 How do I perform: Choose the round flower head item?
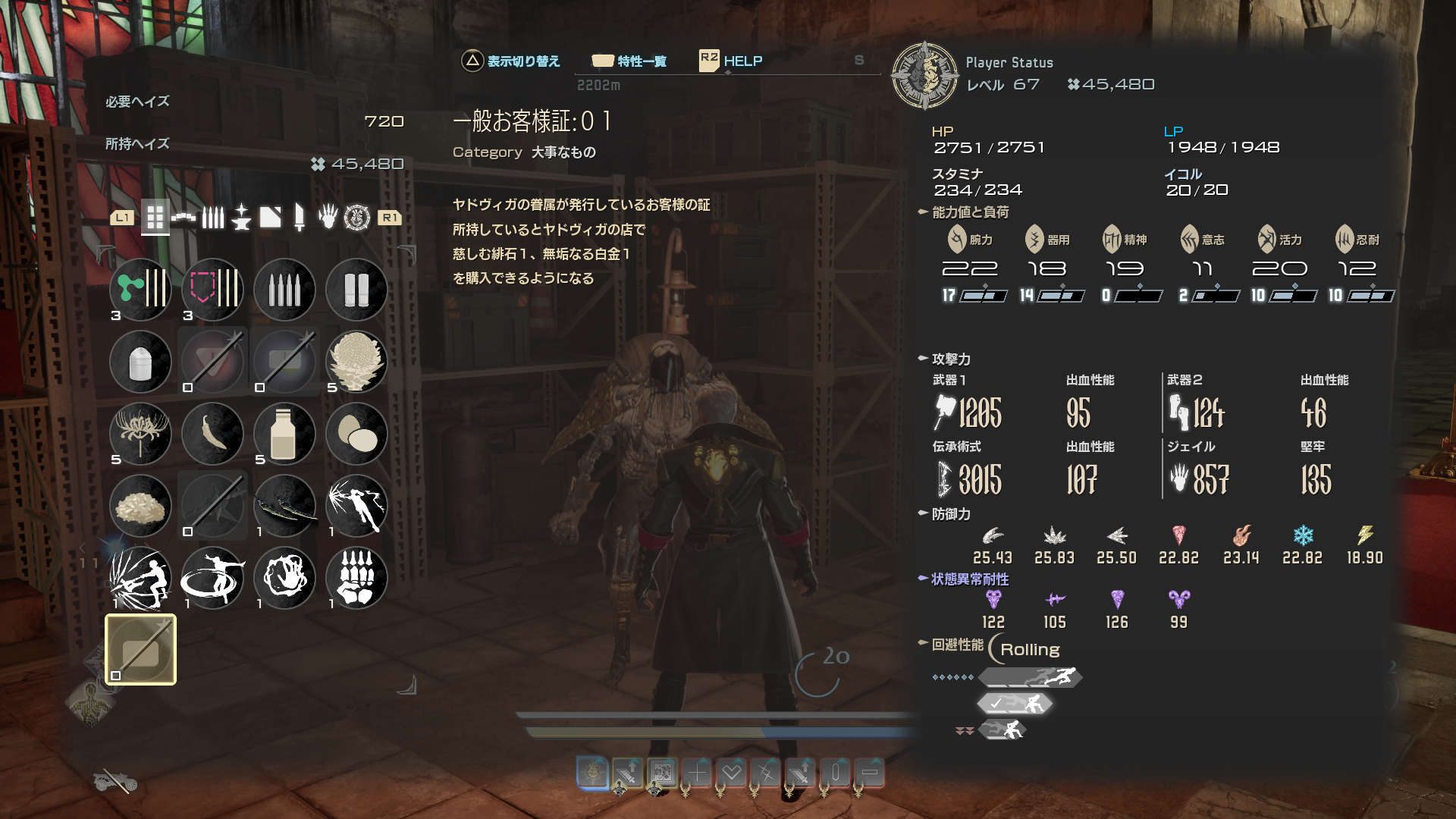pos(356,362)
